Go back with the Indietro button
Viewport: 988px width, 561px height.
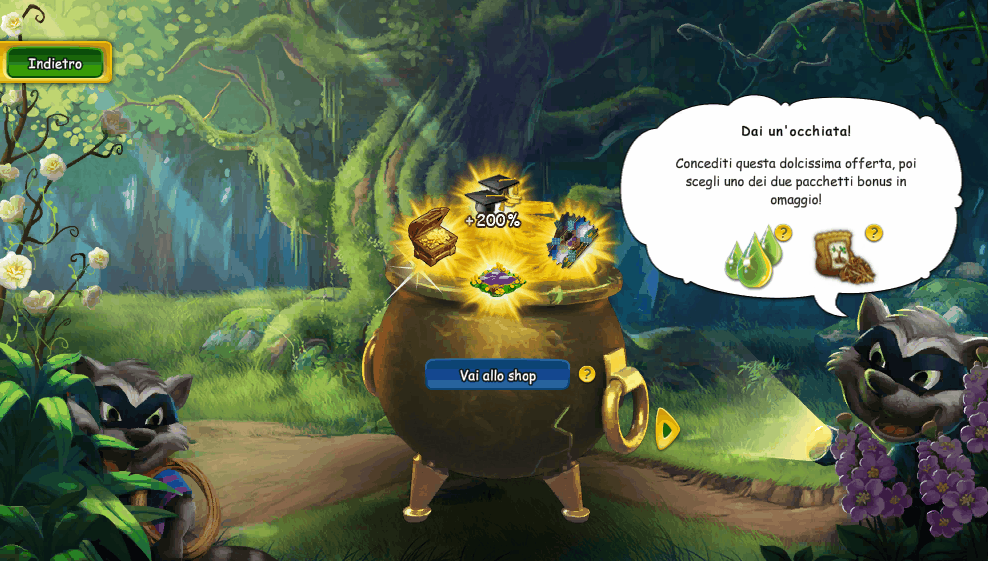[55, 63]
